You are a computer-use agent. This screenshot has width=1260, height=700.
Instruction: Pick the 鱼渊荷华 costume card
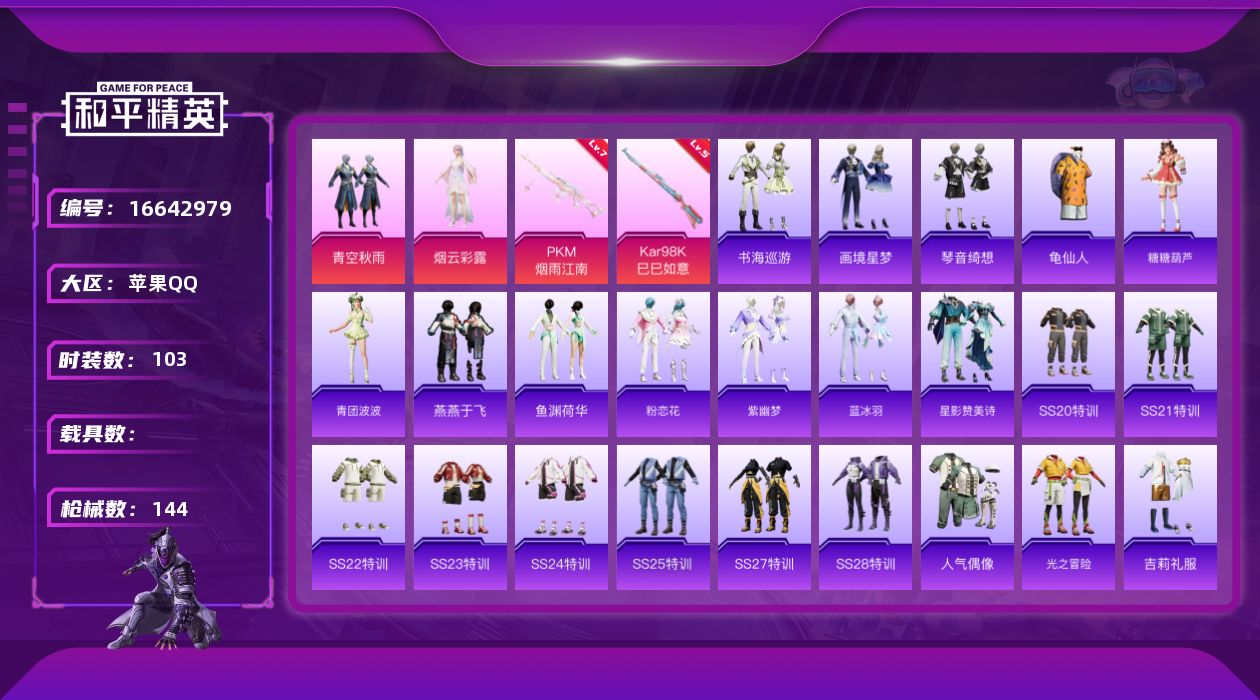[561, 364]
